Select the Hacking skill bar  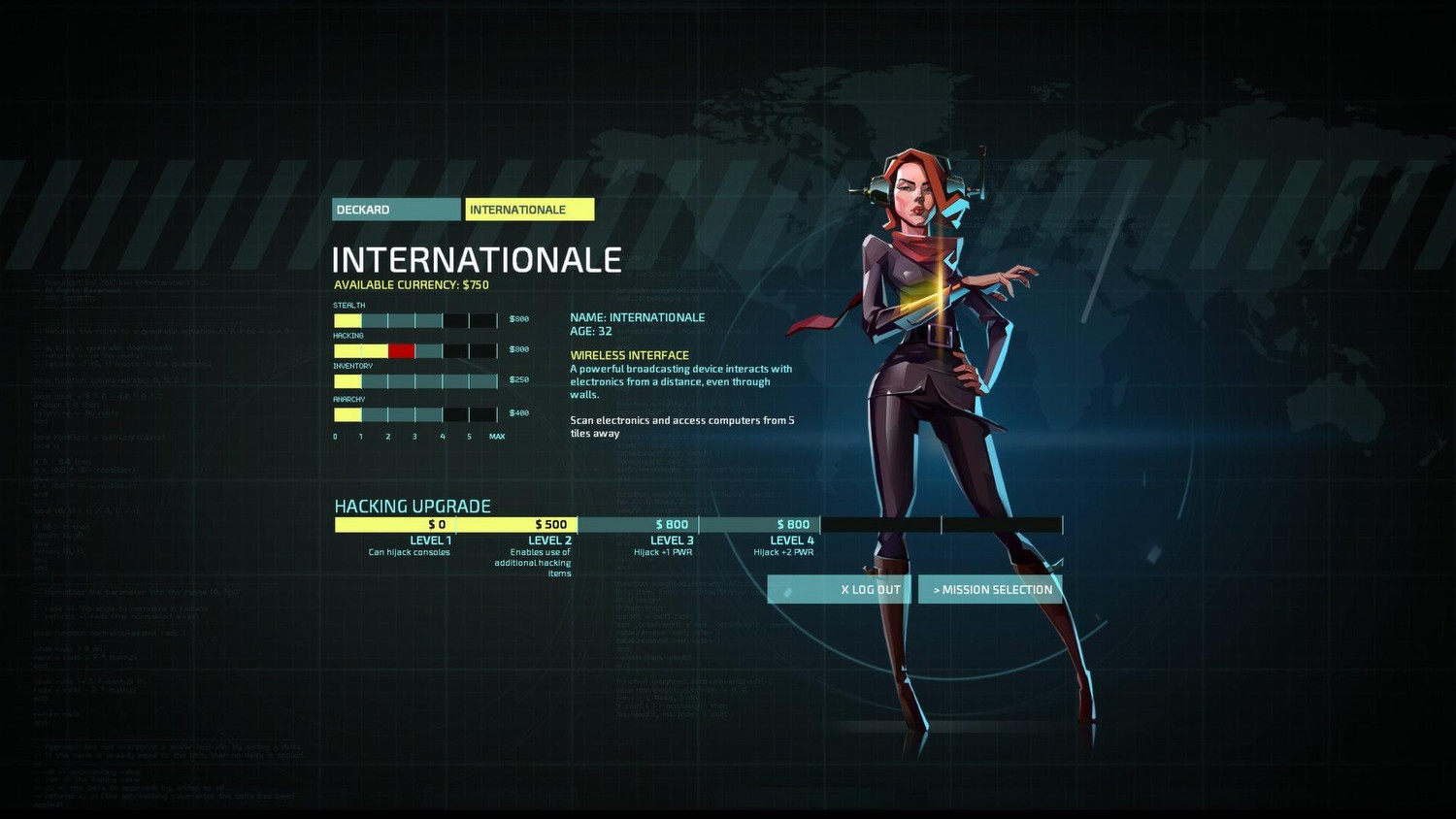tap(415, 350)
